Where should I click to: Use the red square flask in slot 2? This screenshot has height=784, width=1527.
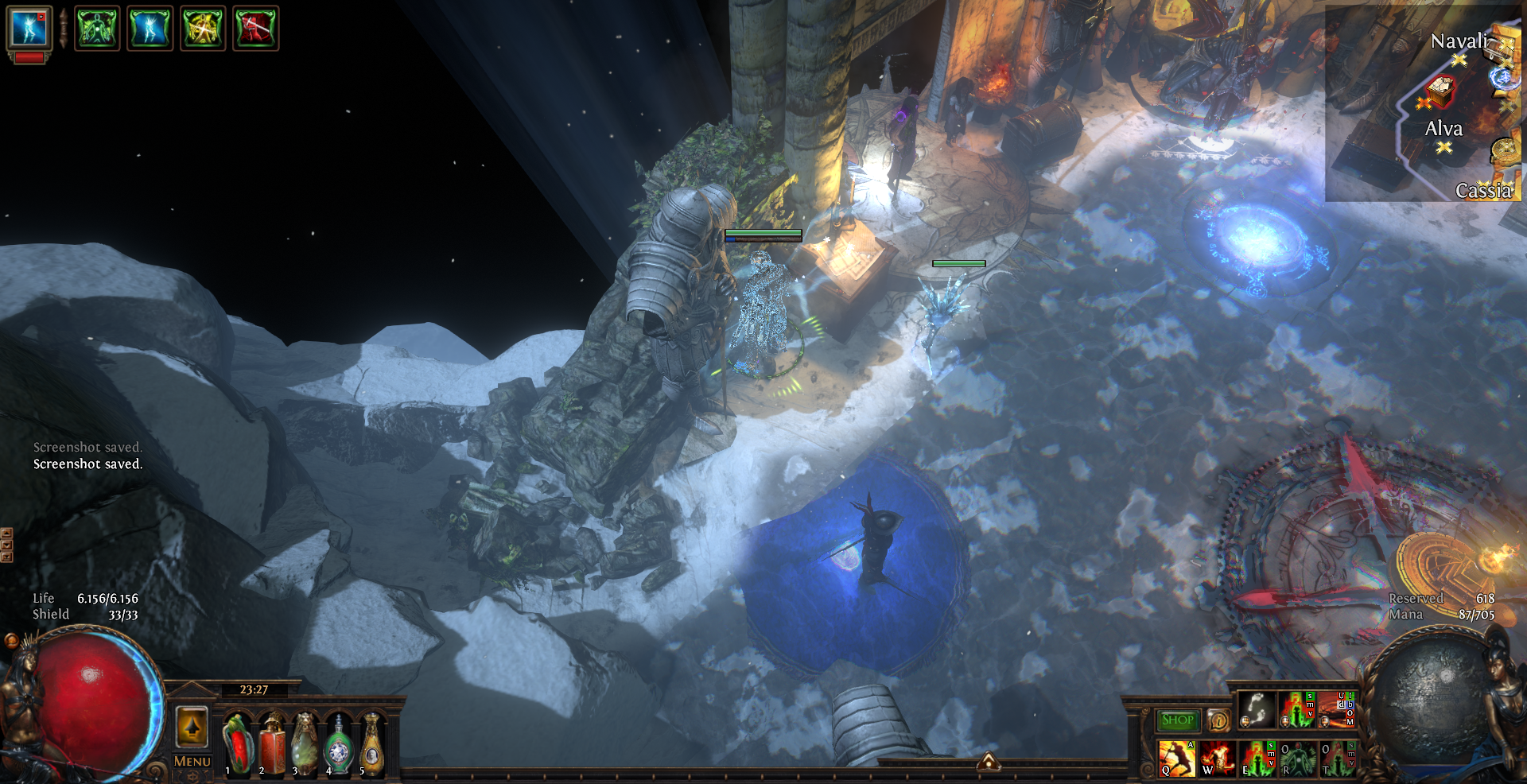[x=271, y=745]
